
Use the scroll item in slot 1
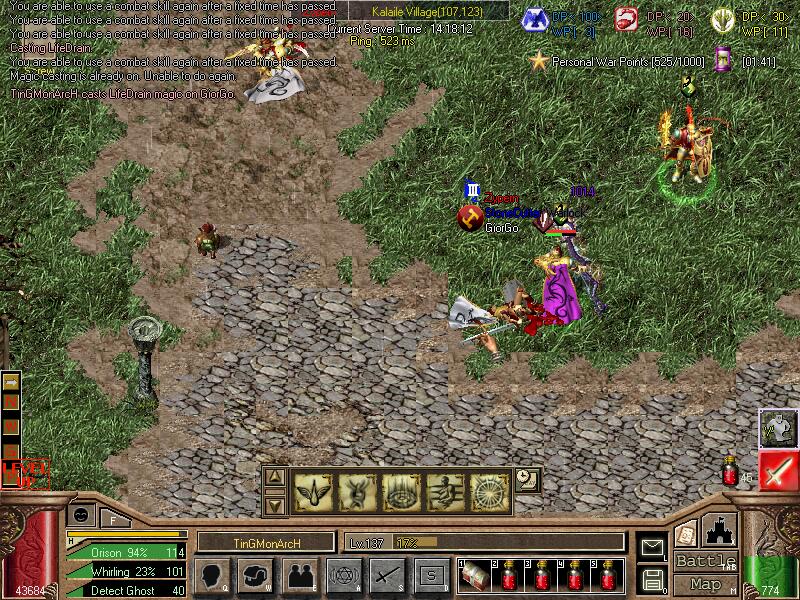474,575
